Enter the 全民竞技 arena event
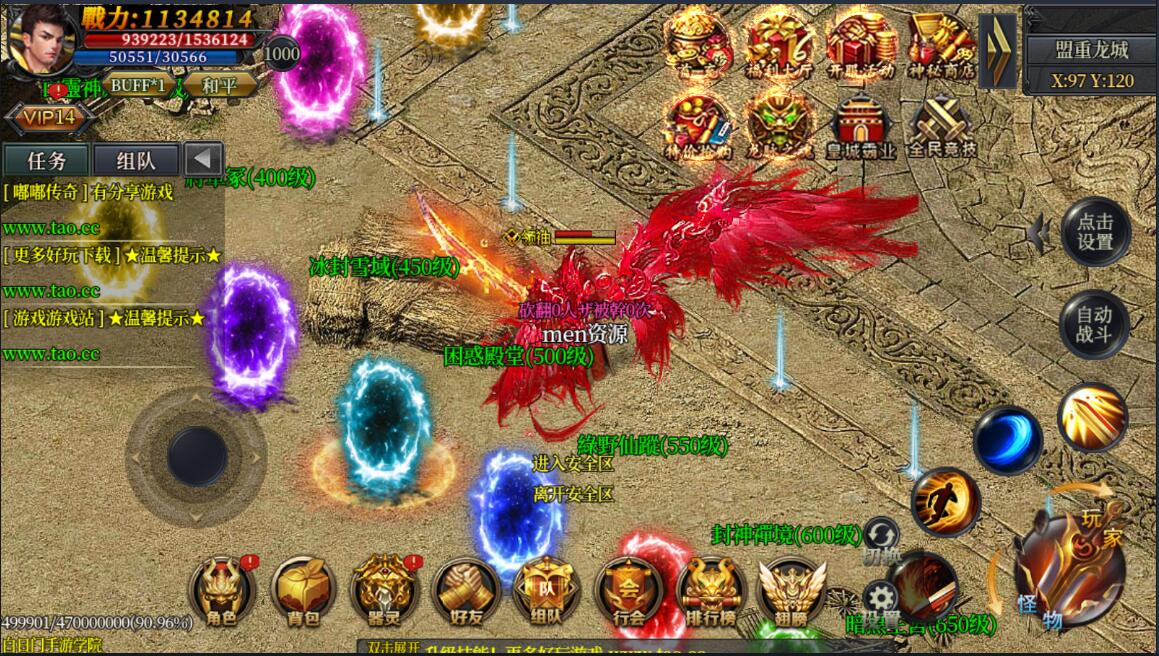 (x=942, y=127)
